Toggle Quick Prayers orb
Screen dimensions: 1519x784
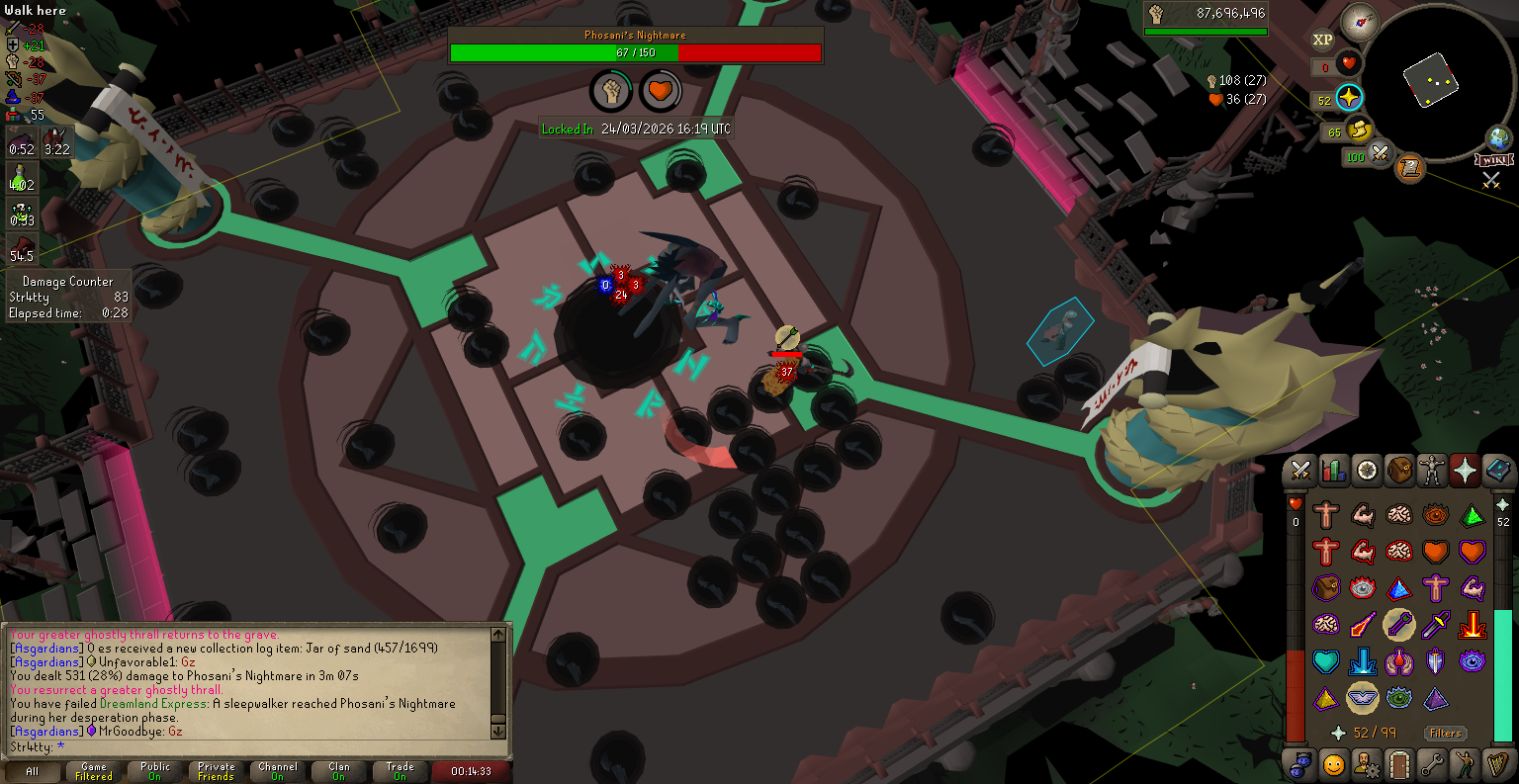[x=1349, y=98]
